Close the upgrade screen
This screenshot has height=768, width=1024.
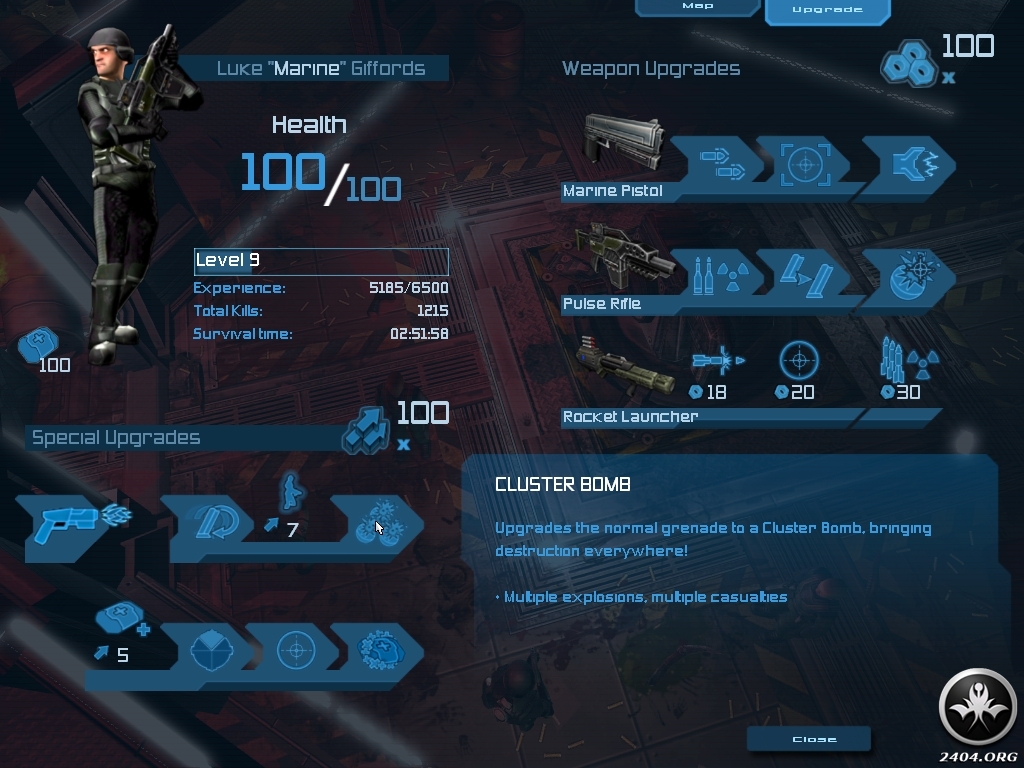(814, 739)
